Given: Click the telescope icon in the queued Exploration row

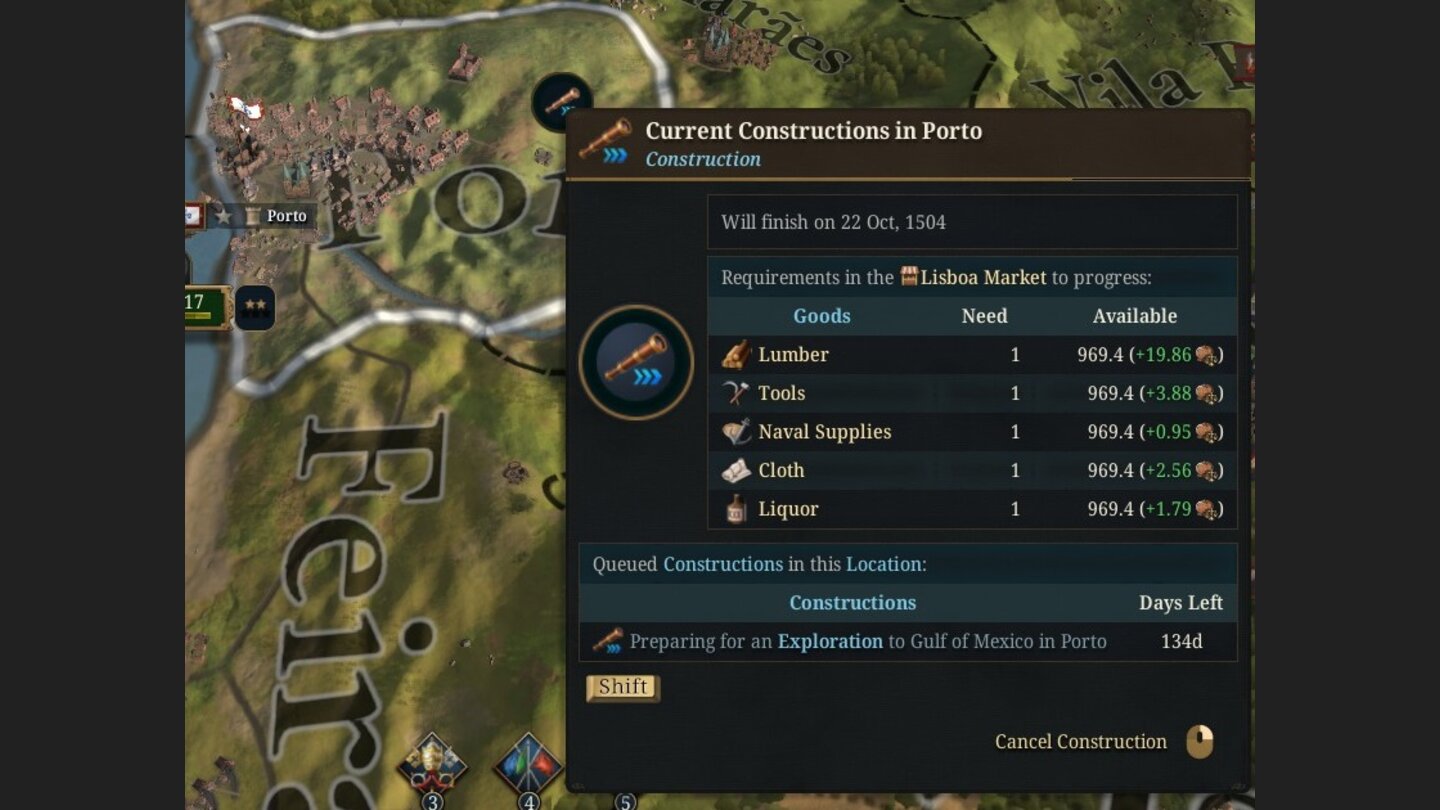Looking at the screenshot, I should [x=610, y=641].
